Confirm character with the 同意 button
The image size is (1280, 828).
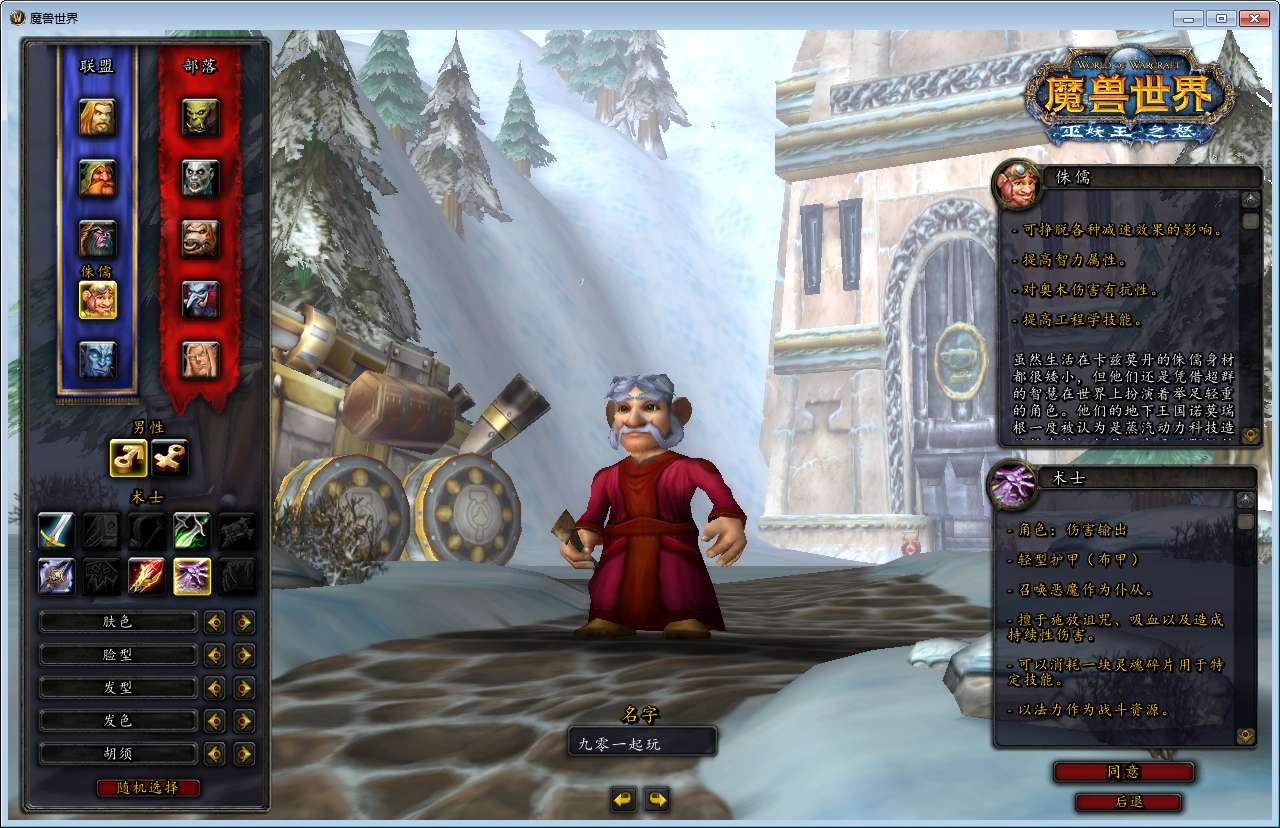coord(1123,772)
